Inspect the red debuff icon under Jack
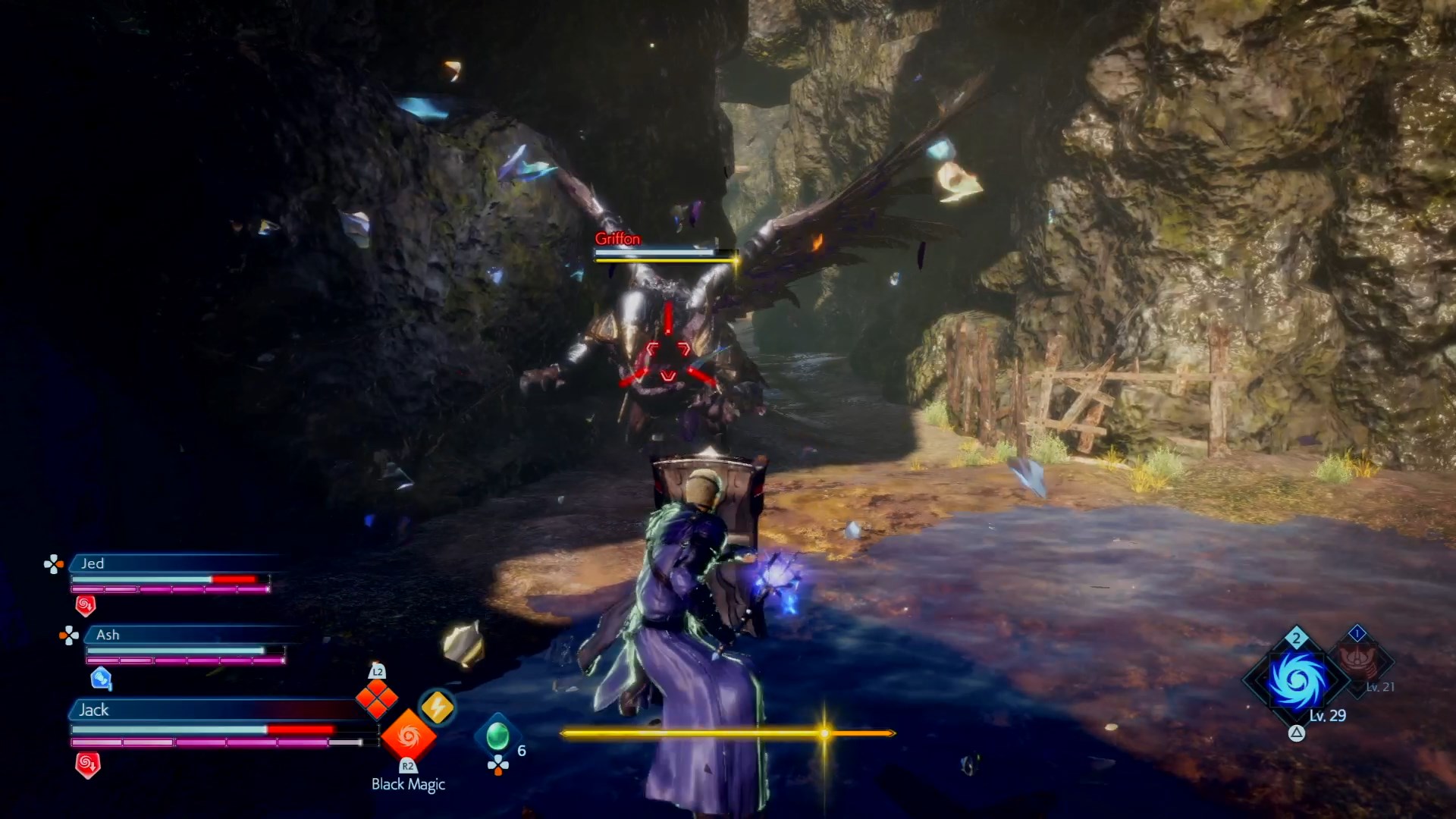Viewport: 1456px width, 819px height. pos(88,764)
